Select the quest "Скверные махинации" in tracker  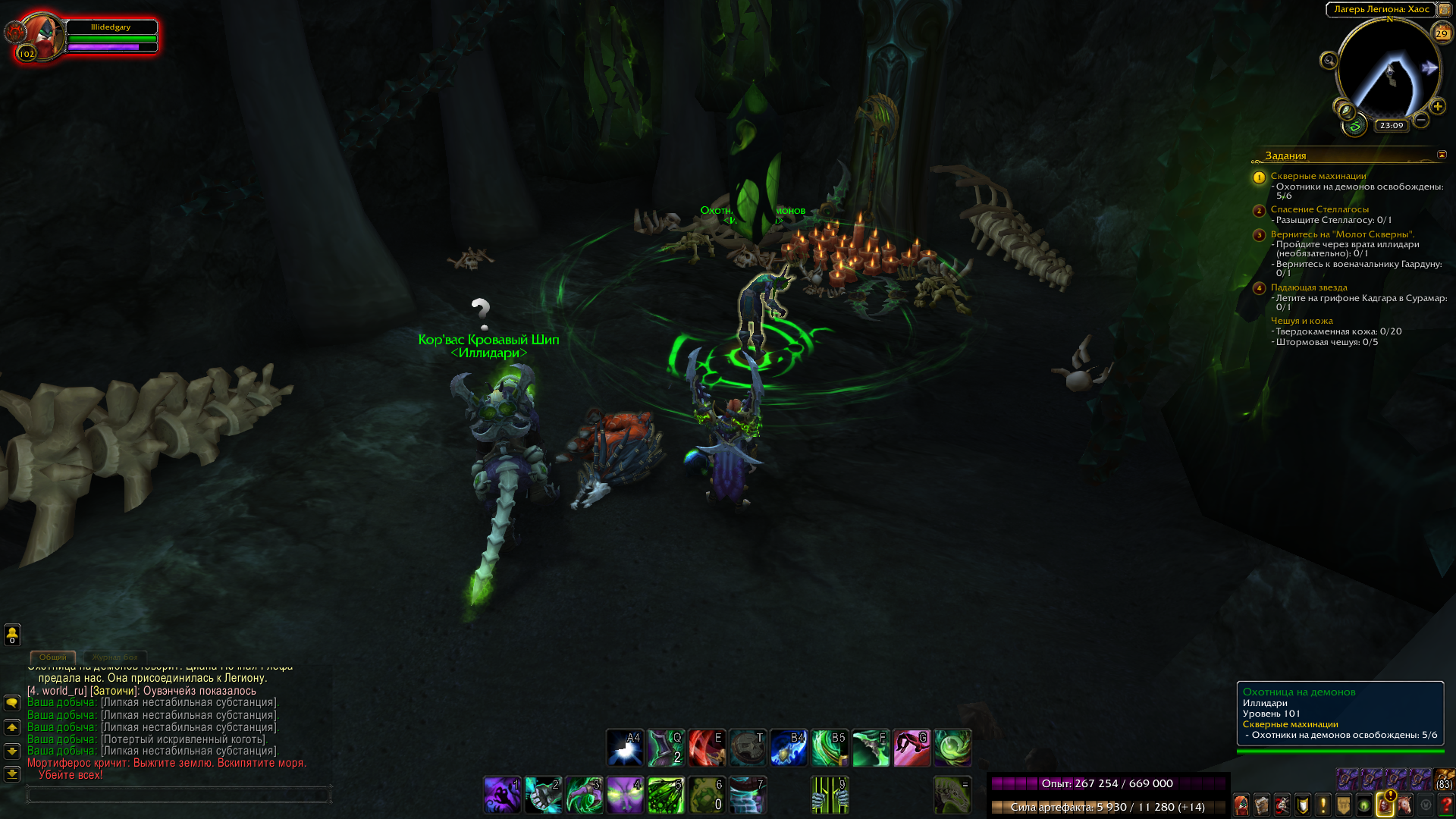(1318, 176)
